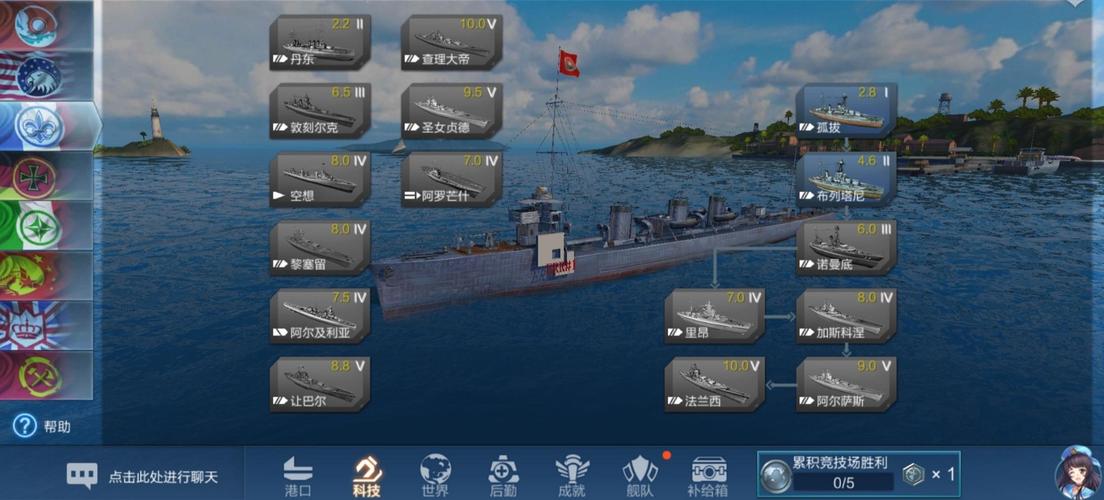Viewport: 1104px width, 500px height.
Task: Select the 丹东 ship card
Action: (320, 42)
